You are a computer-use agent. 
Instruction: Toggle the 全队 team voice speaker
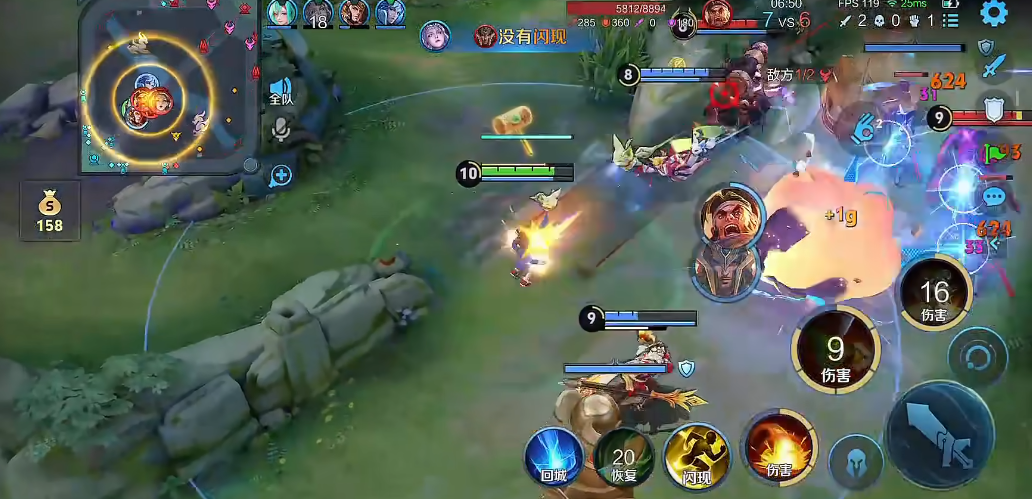(x=281, y=90)
